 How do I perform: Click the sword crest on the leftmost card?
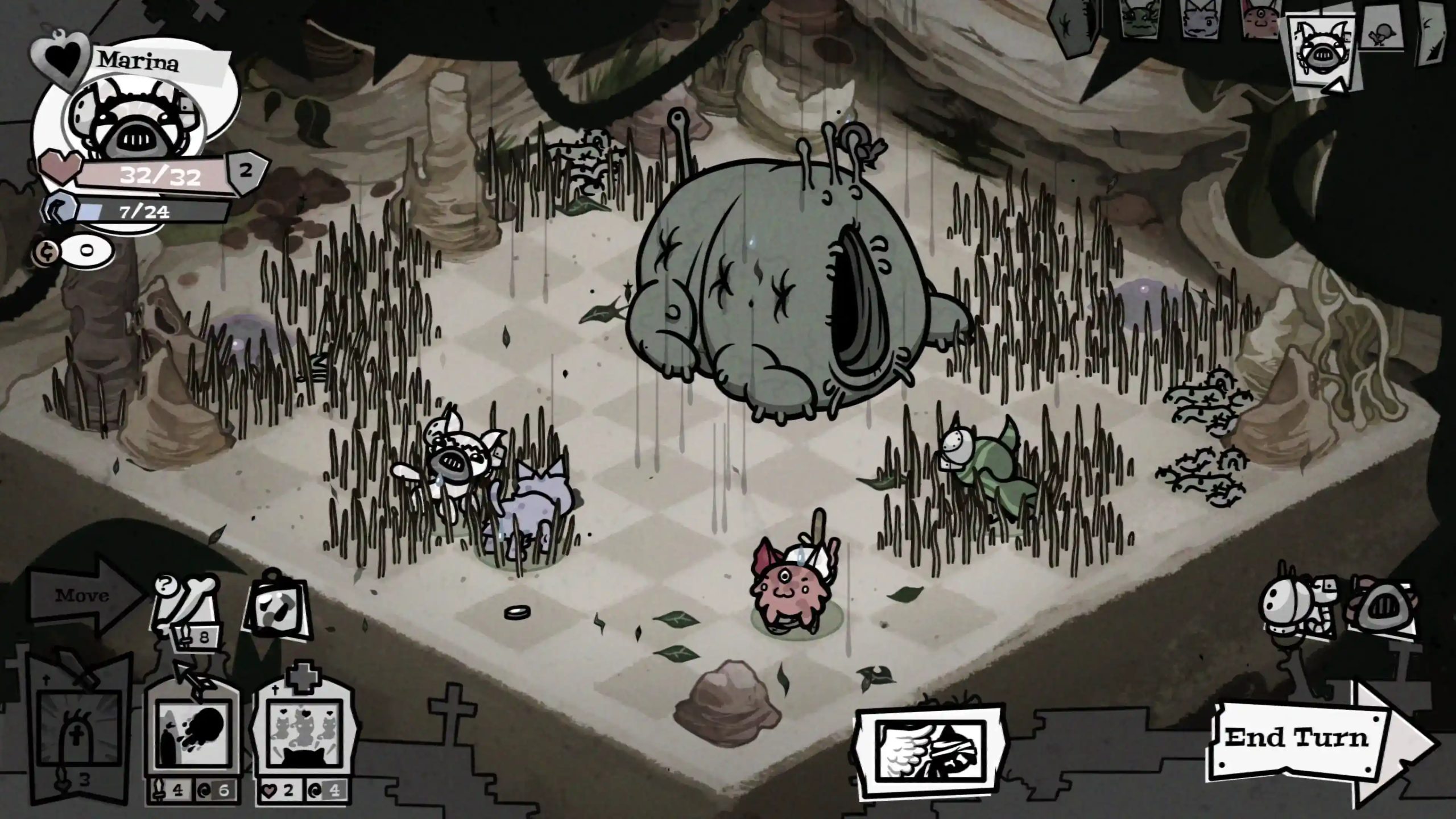click(x=77, y=674)
